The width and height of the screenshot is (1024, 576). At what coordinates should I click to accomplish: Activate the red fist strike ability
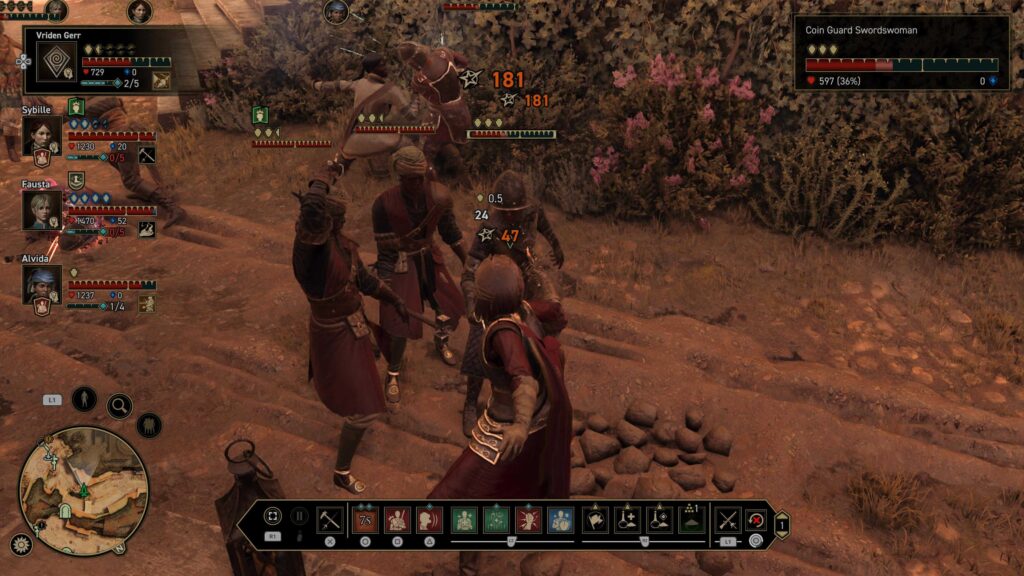click(x=528, y=519)
